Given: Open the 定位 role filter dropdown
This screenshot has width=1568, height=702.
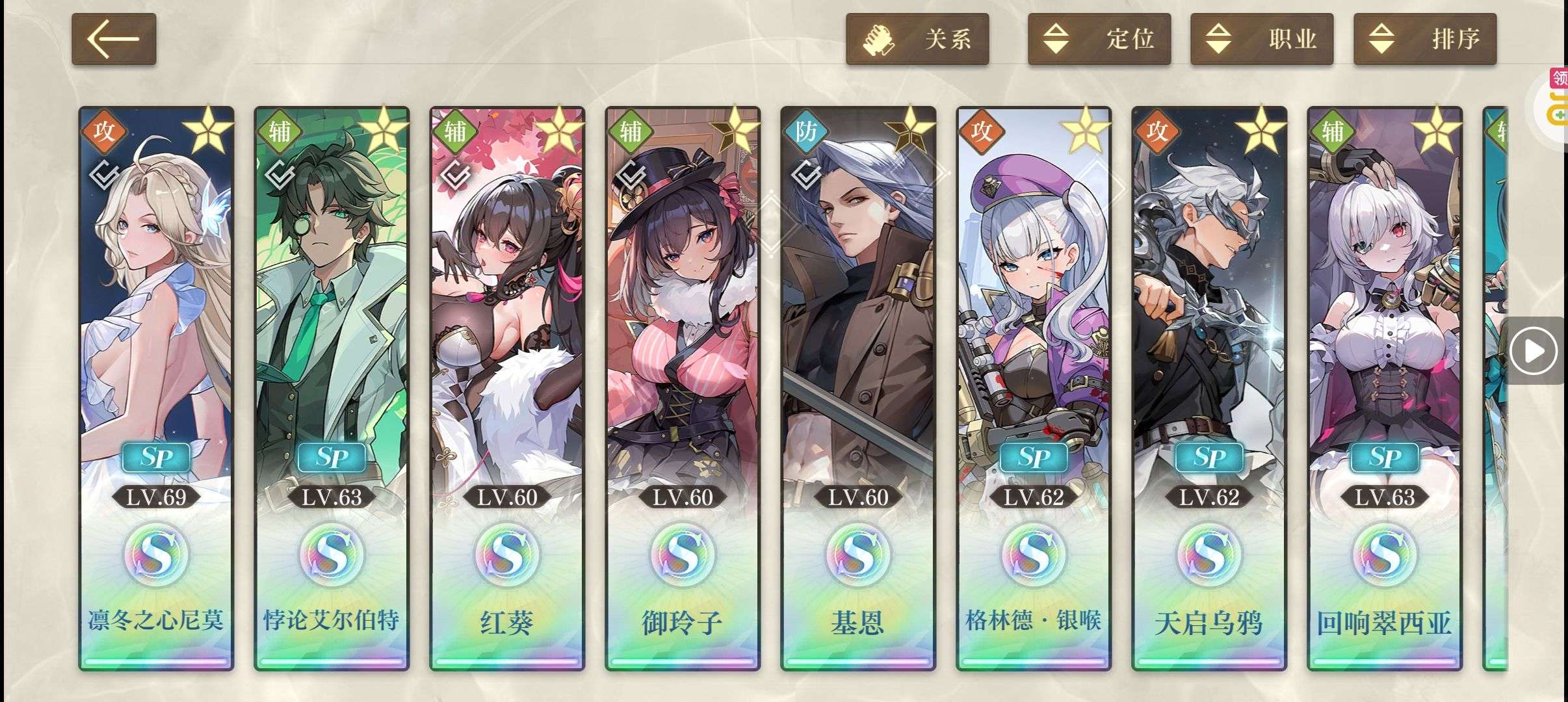Looking at the screenshot, I should (1099, 39).
